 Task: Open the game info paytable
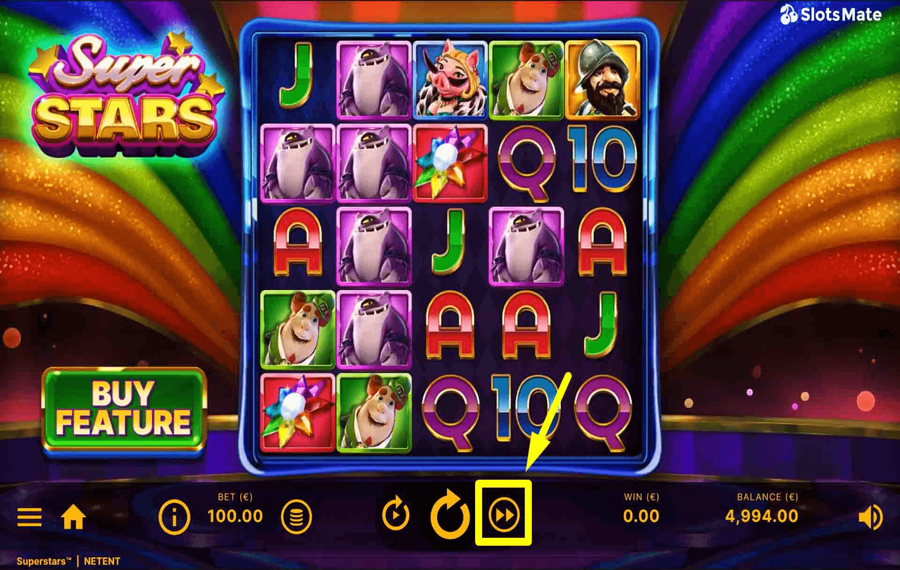tap(174, 517)
